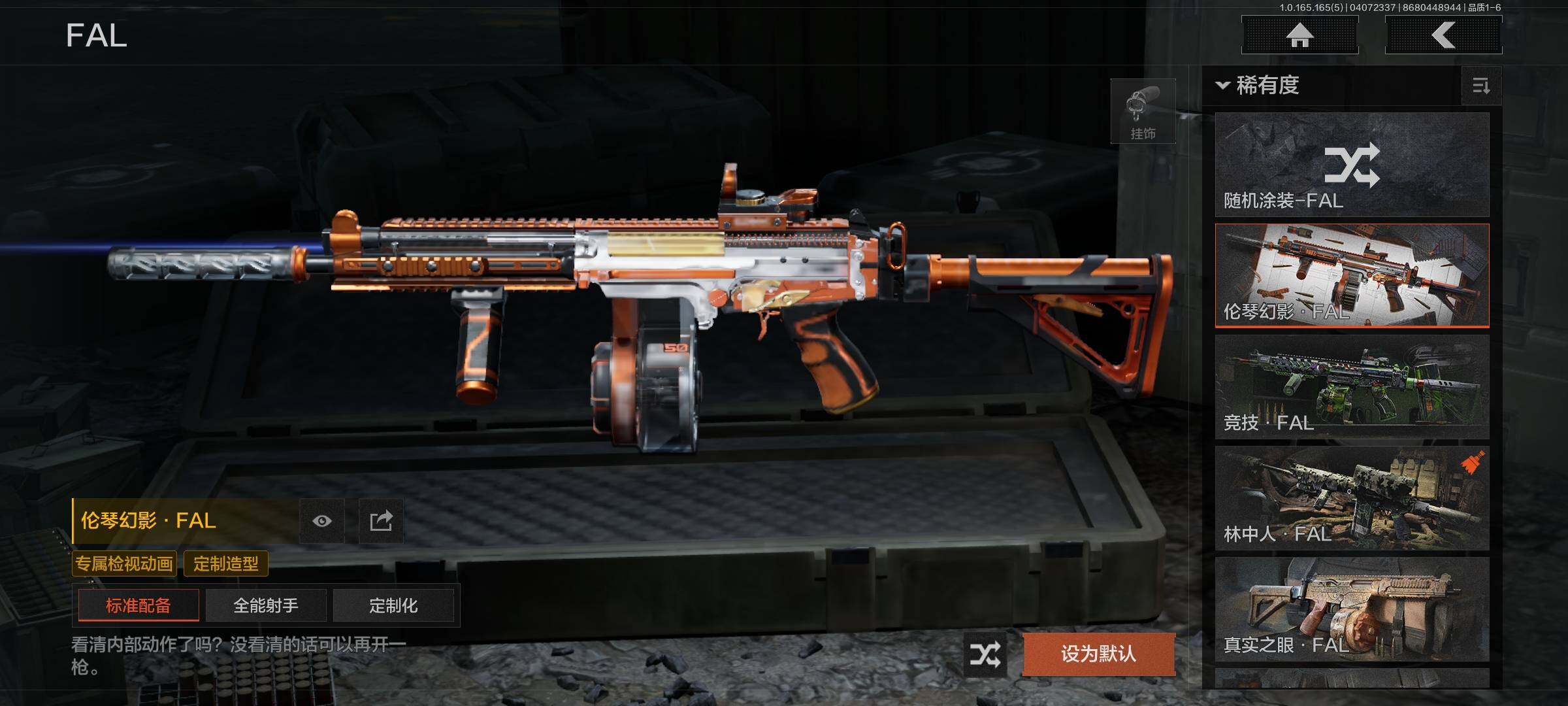Click the shuffle icon beside 设为默认
Viewport: 1568px width, 706px height.
[985, 654]
